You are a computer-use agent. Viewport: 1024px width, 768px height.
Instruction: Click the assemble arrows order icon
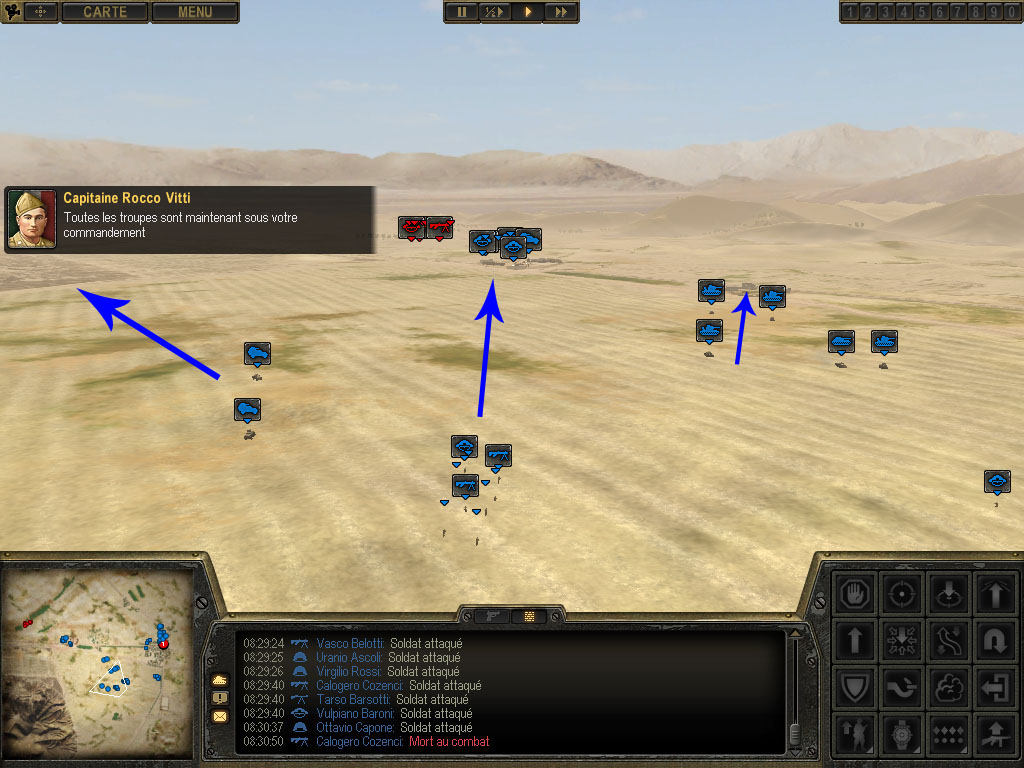point(902,641)
